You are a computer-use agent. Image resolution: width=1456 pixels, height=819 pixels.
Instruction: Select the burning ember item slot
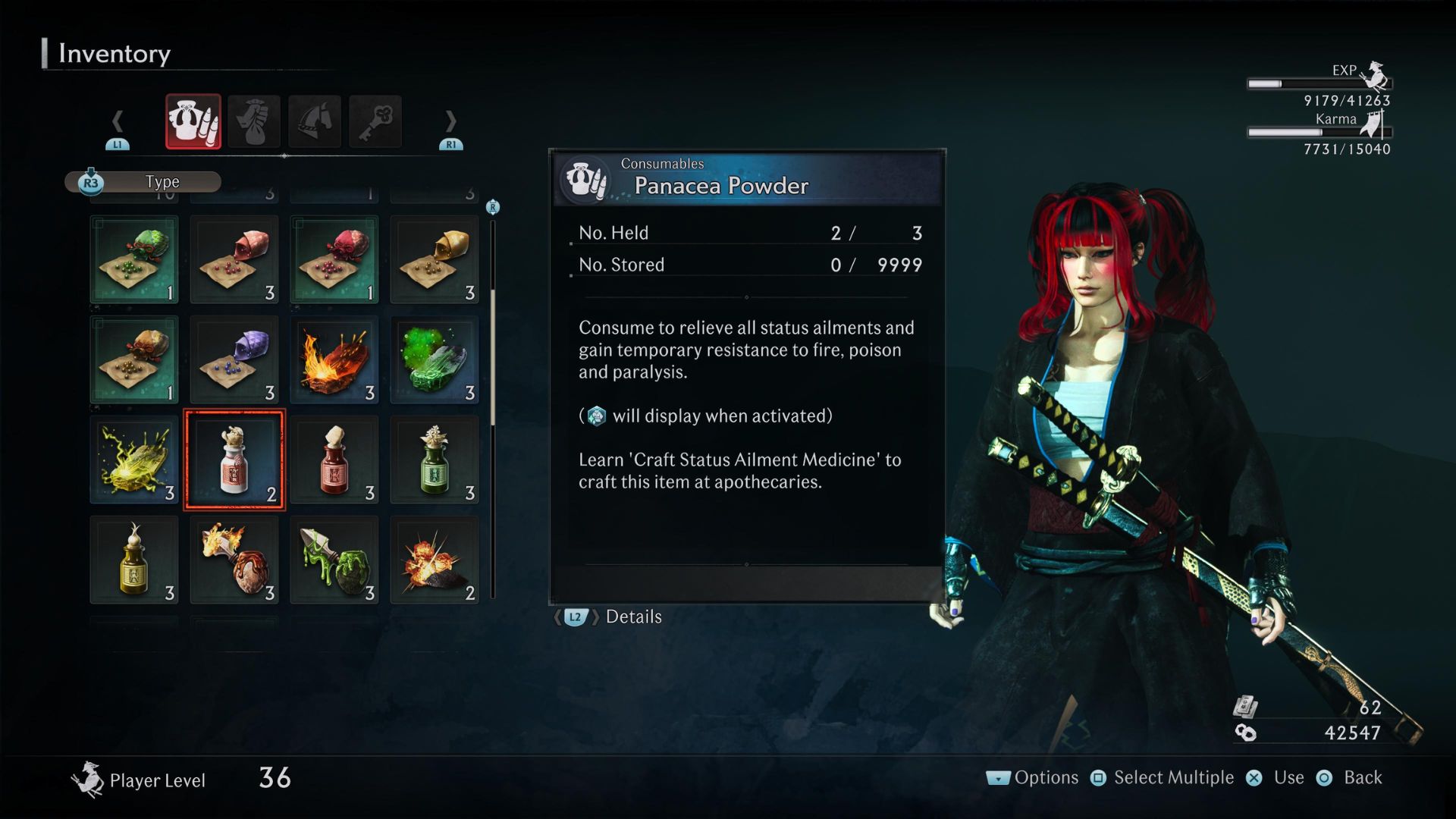[334, 359]
